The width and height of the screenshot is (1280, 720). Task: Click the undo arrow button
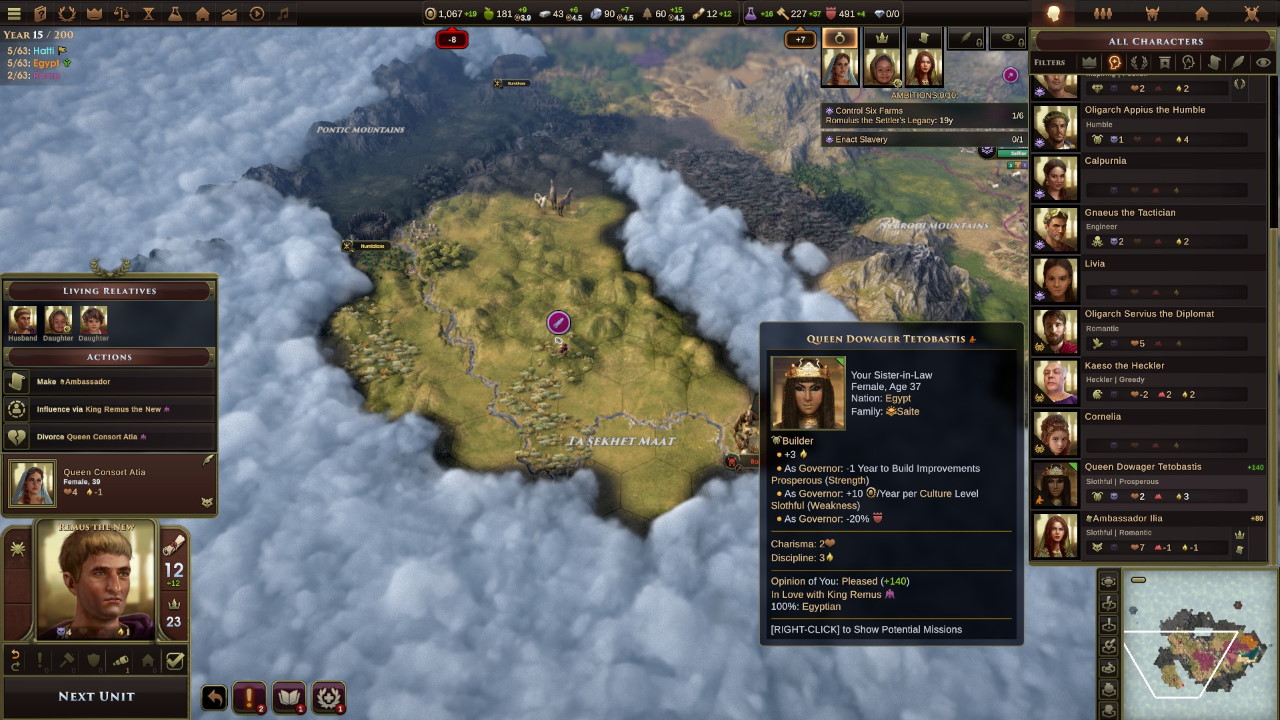(x=214, y=697)
